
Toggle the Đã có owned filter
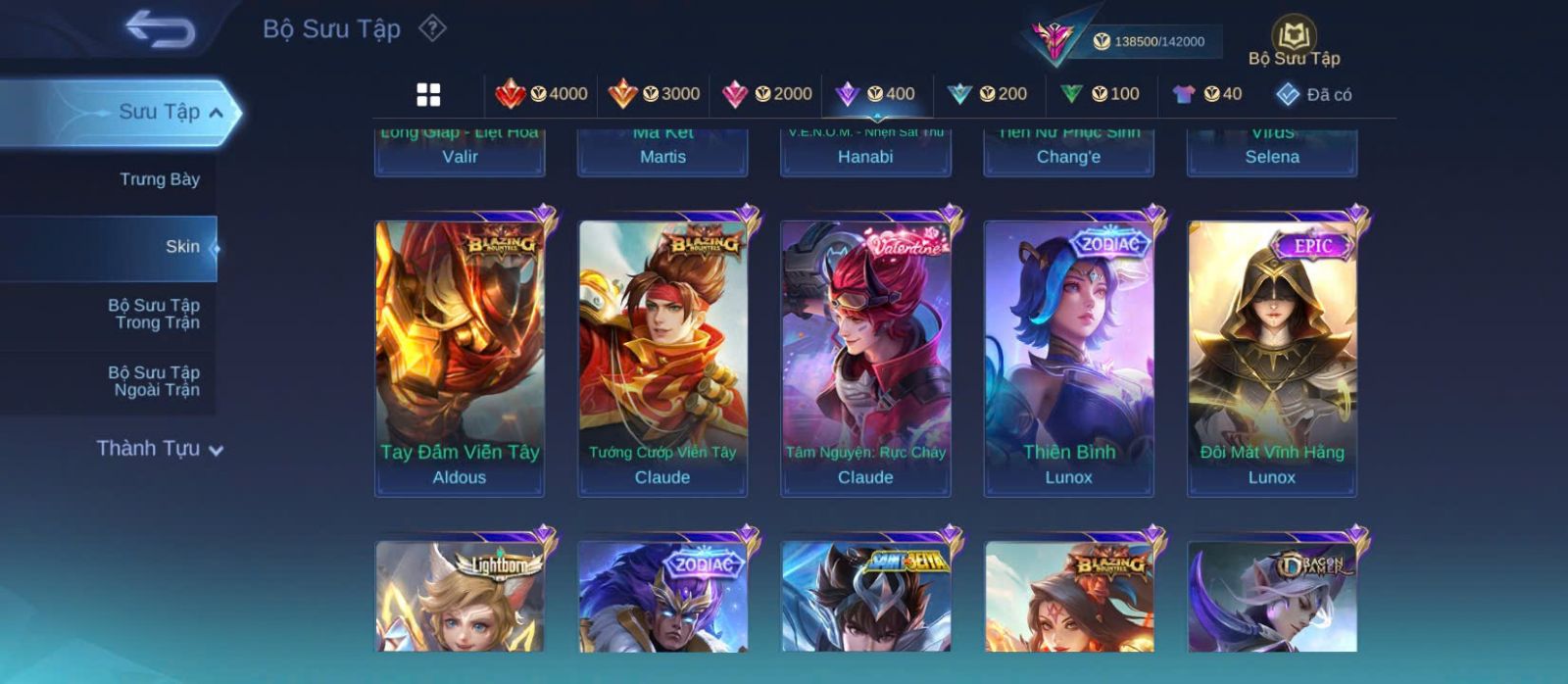[x=1314, y=95]
